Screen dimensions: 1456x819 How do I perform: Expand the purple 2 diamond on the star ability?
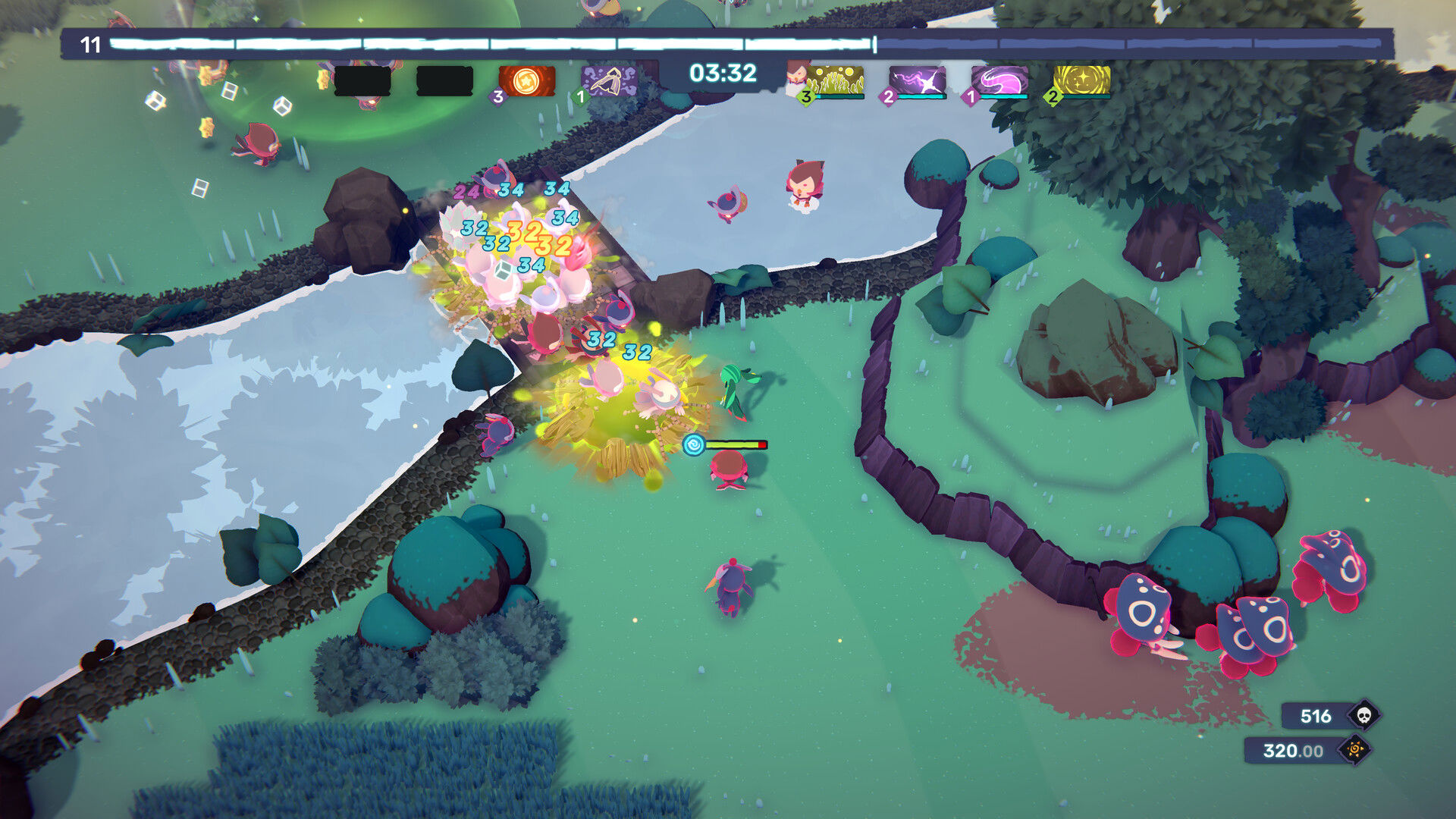(x=887, y=97)
